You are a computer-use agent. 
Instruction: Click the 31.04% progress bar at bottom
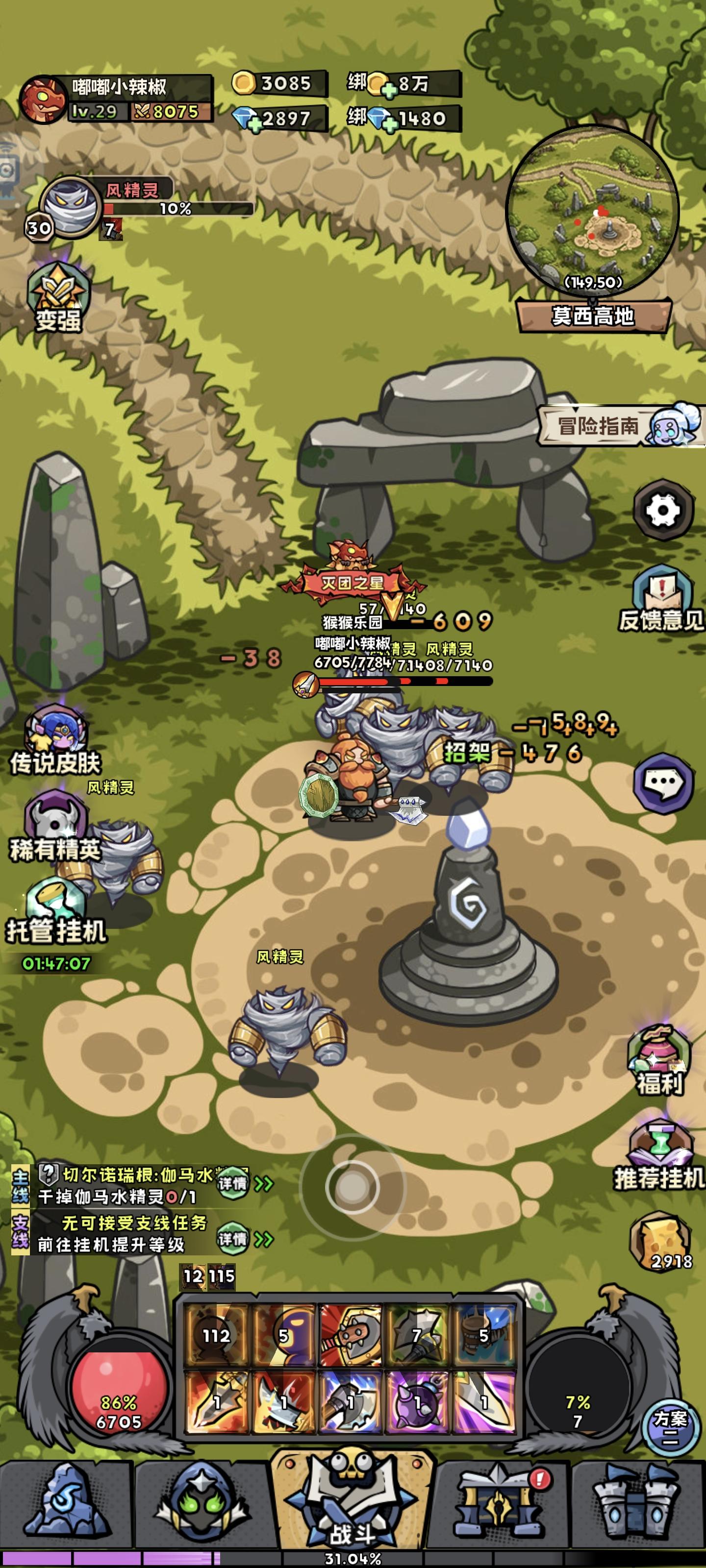pyautogui.click(x=352, y=1560)
